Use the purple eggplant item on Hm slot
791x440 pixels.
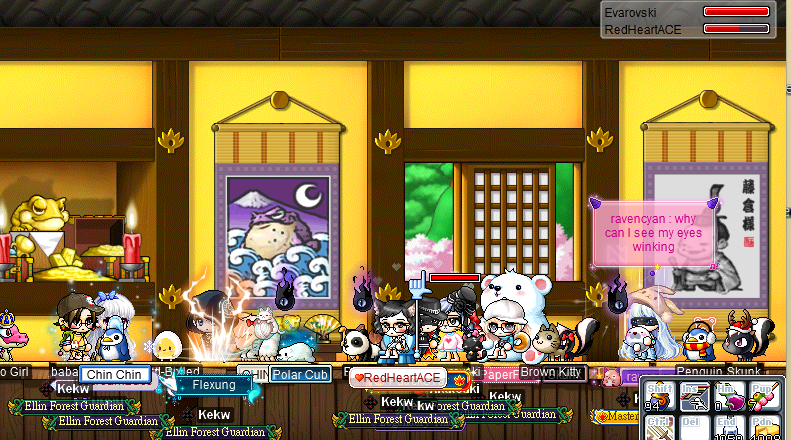click(x=727, y=397)
